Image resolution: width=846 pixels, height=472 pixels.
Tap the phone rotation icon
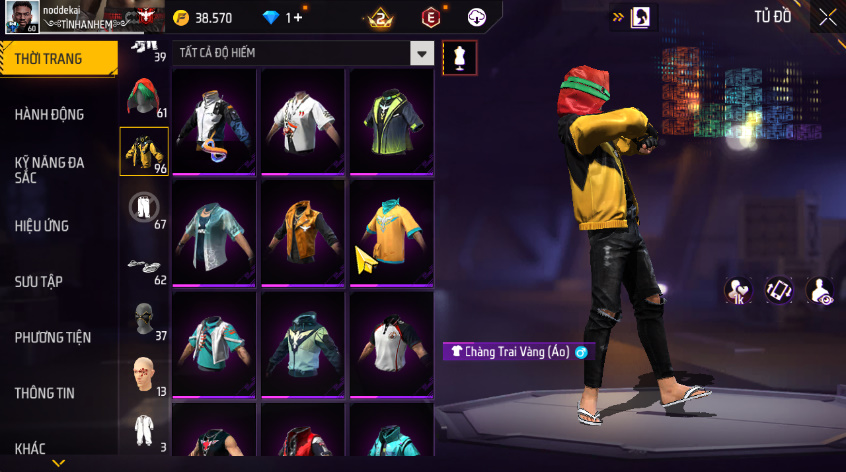coord(780,290)
